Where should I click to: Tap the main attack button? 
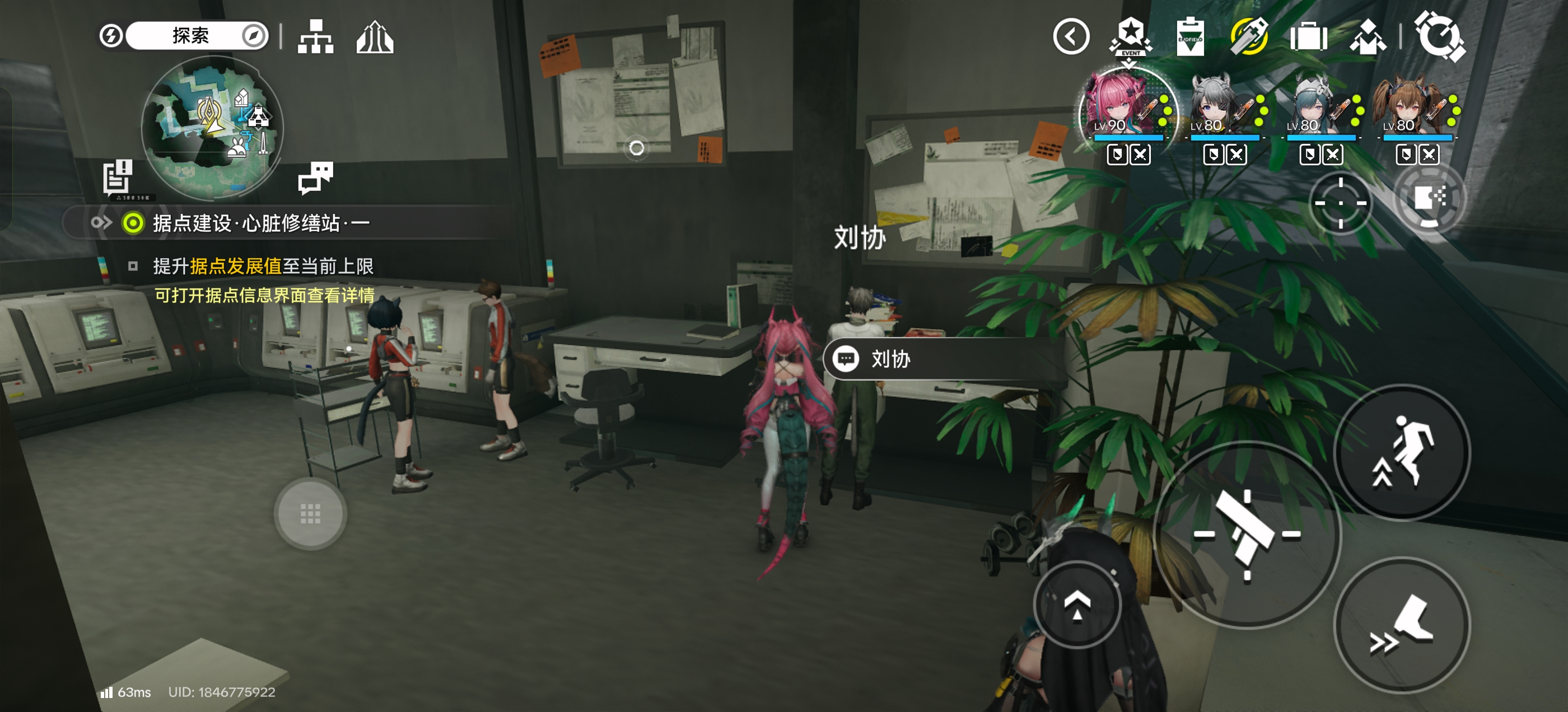1247,533
